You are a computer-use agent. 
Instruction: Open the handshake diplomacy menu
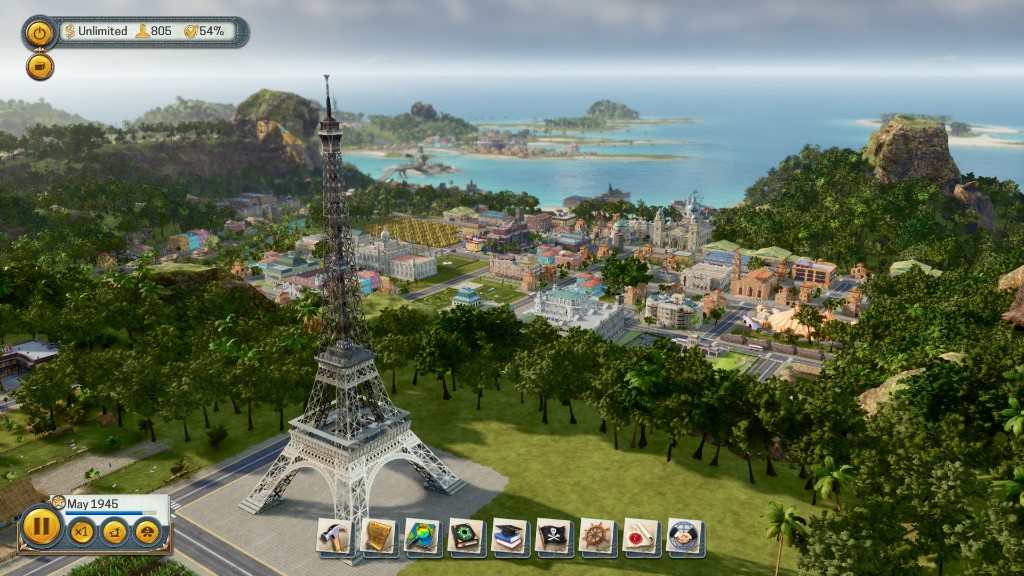pyautogui.click(x=686, y=537)
